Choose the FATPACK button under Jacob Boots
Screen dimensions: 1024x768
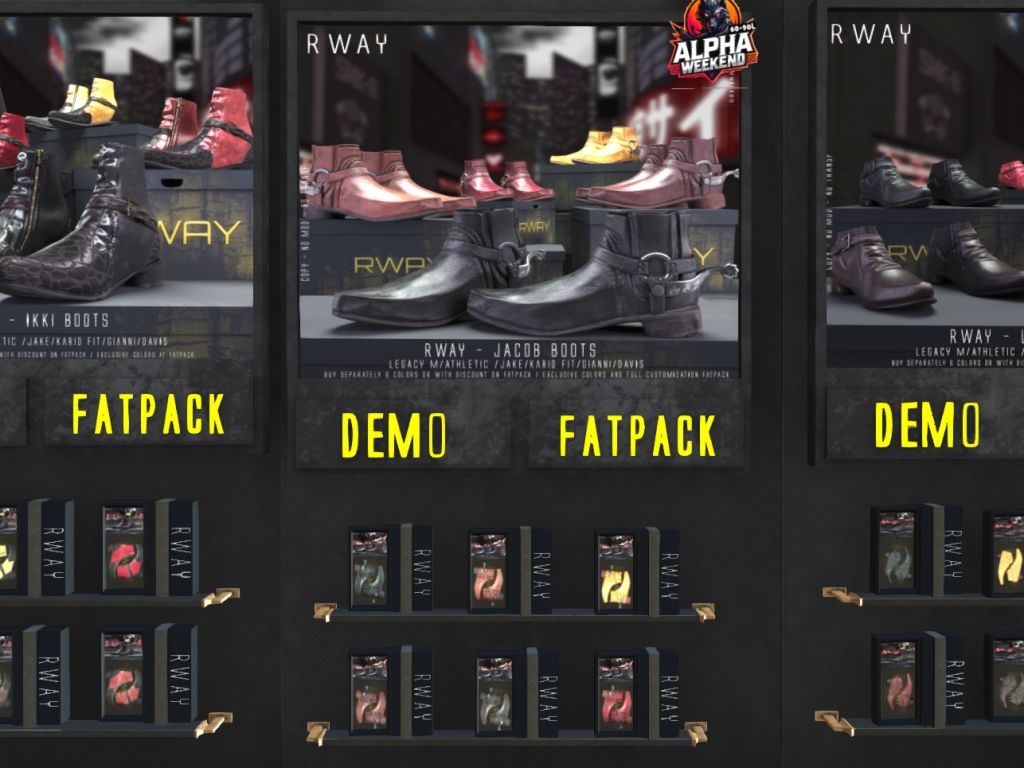[x=637, y=435]
